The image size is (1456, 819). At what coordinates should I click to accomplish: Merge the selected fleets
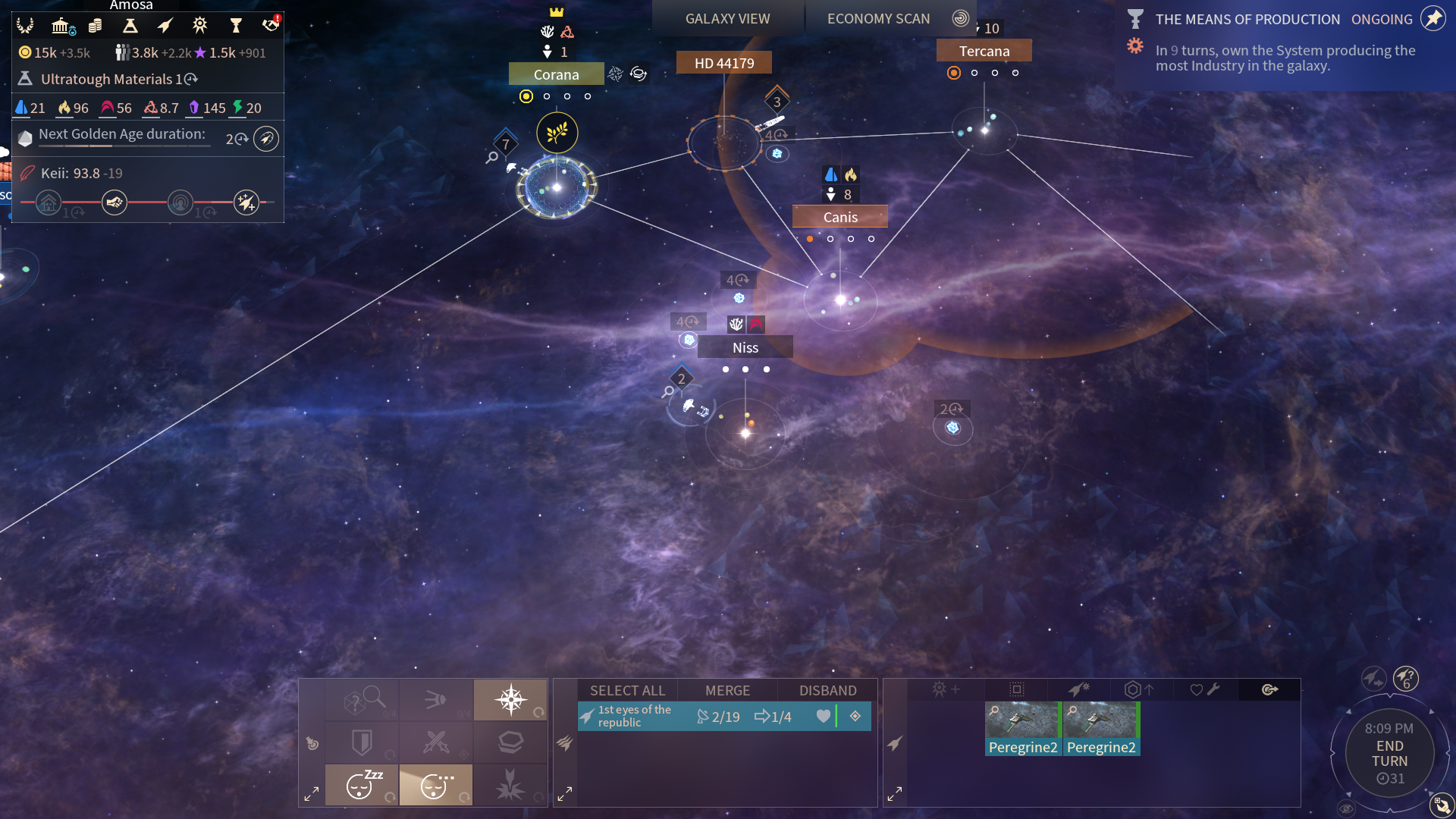pos(727,690)
